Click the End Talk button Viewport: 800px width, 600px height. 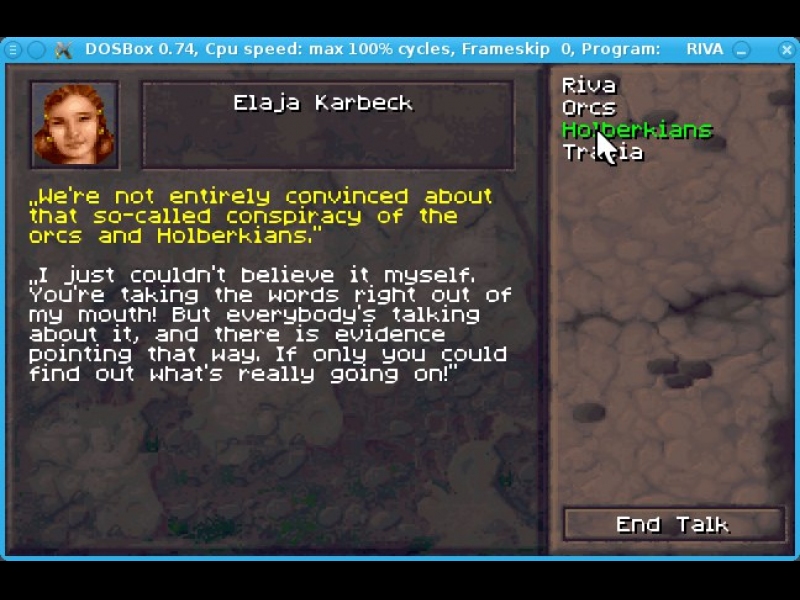(673, 525)
